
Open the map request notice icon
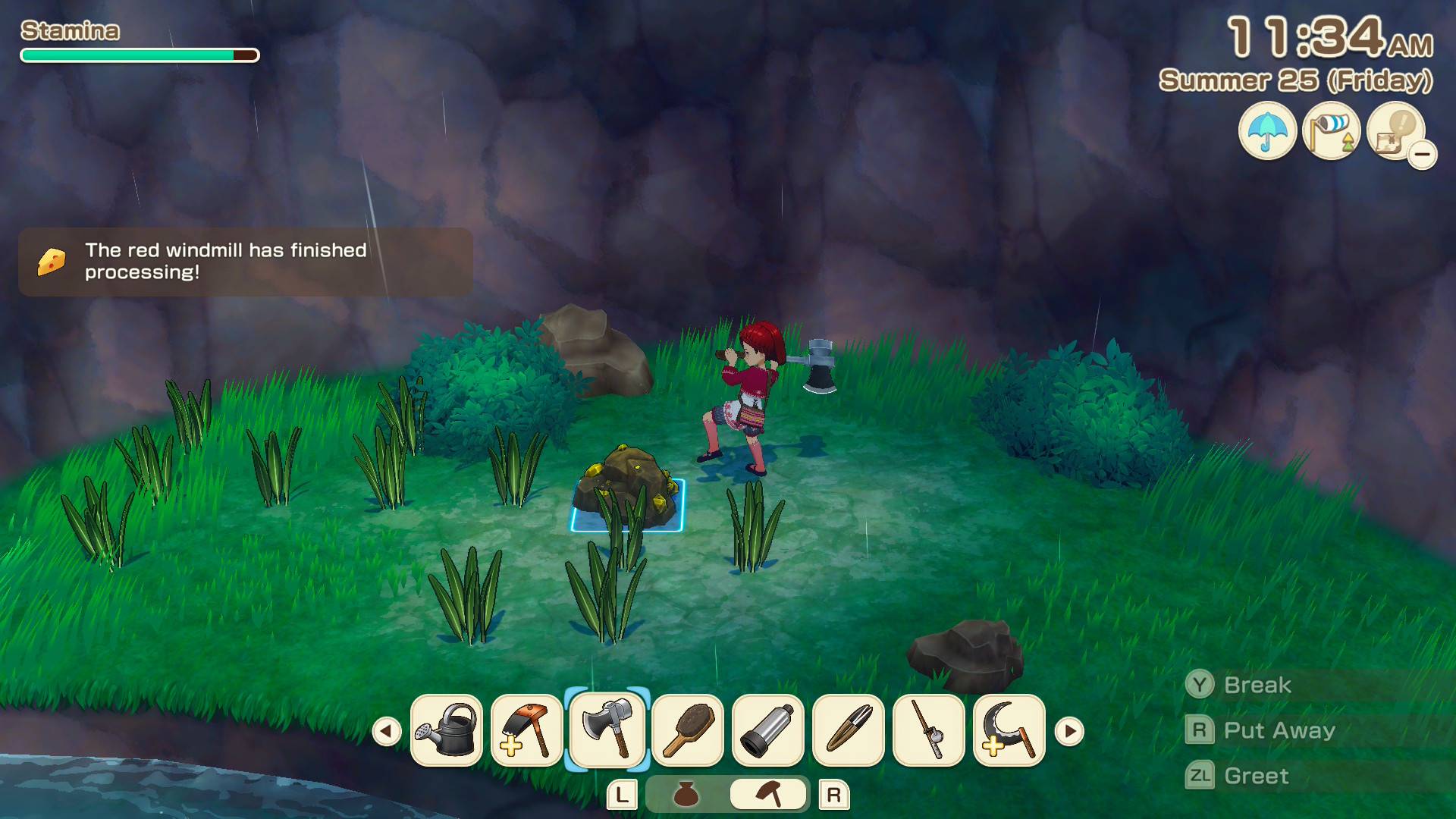point(1395,131)
